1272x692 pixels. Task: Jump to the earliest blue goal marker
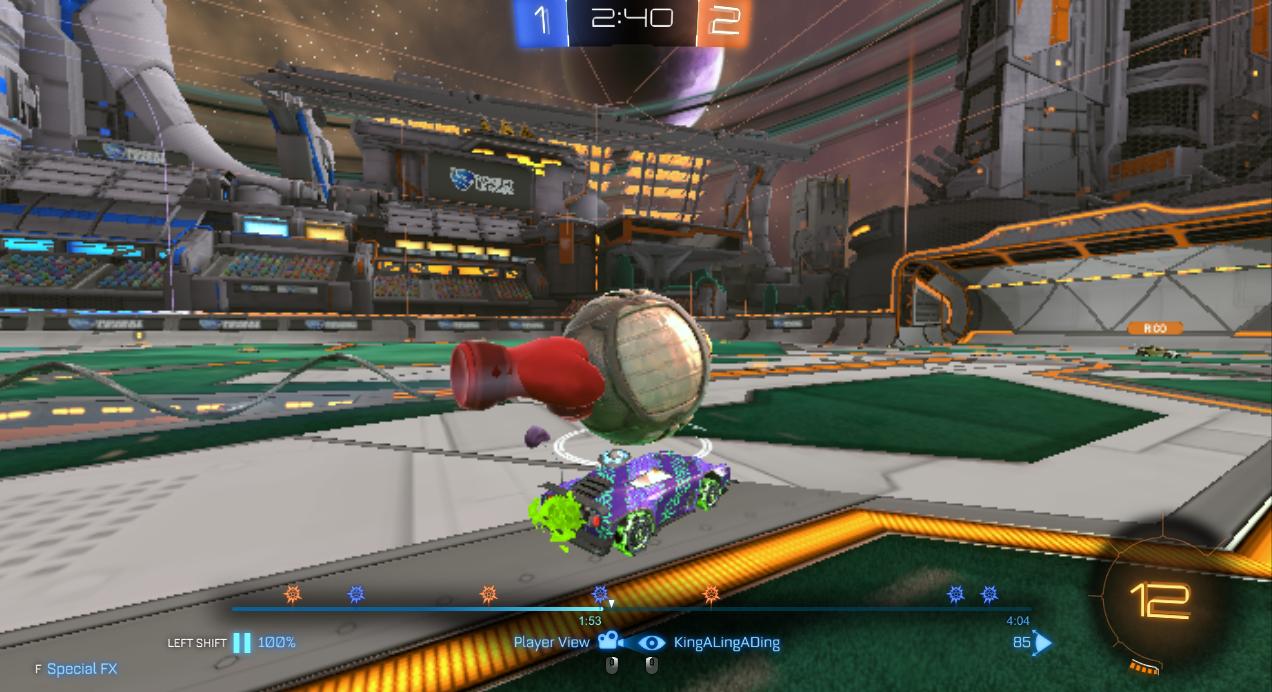[x=356, y=594]
